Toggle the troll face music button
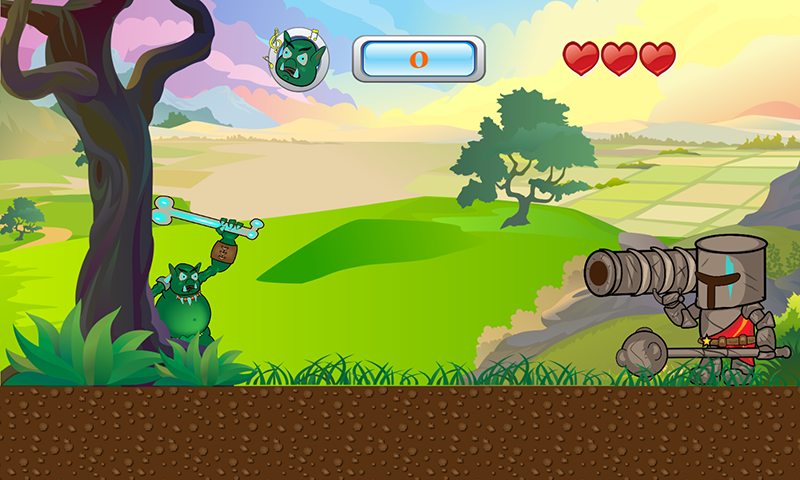Image resolution: width=800 pixels, height=480 pixels. [301, 60]
